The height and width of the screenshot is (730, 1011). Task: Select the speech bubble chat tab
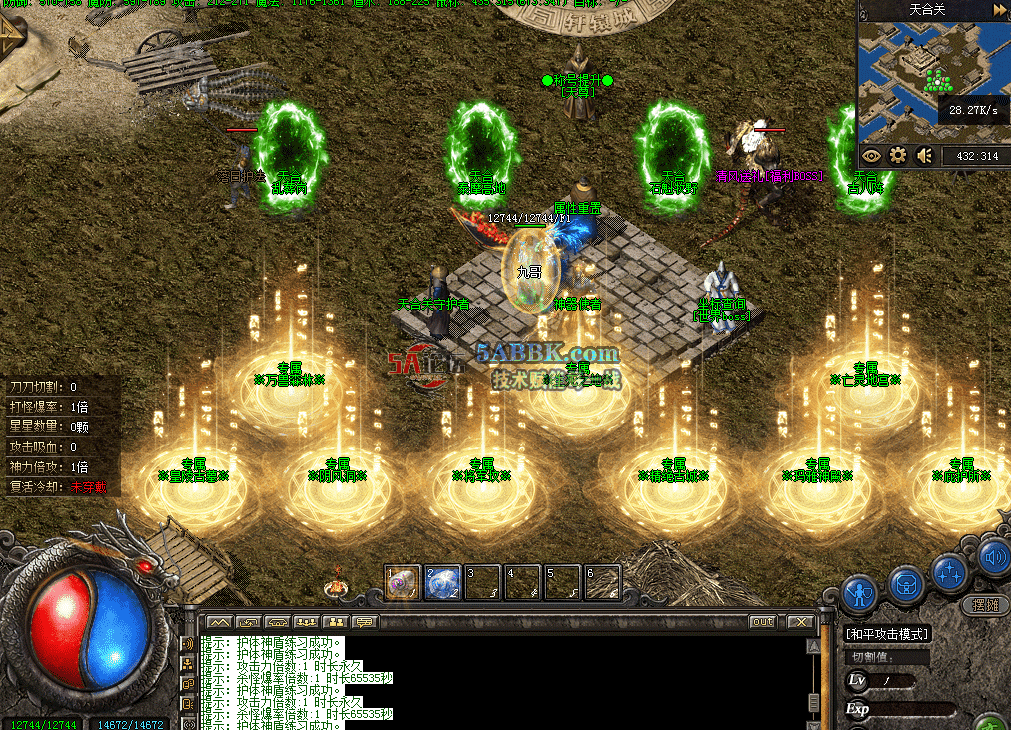click(x=364, y=622)
